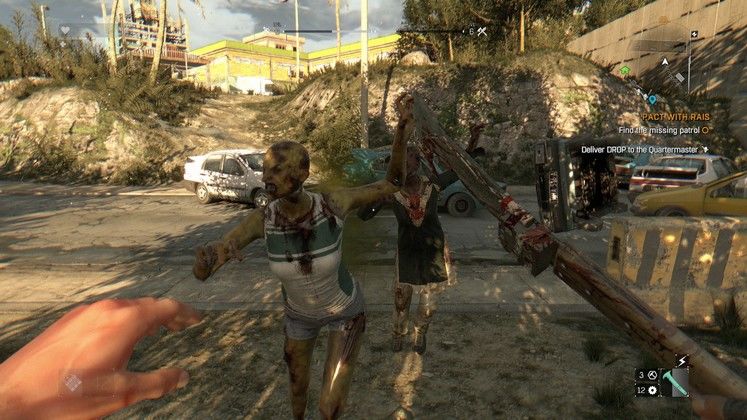Click the crossed hammers icon at top
The width and height of the screenshot is (747, 420).
coord(482,32)
